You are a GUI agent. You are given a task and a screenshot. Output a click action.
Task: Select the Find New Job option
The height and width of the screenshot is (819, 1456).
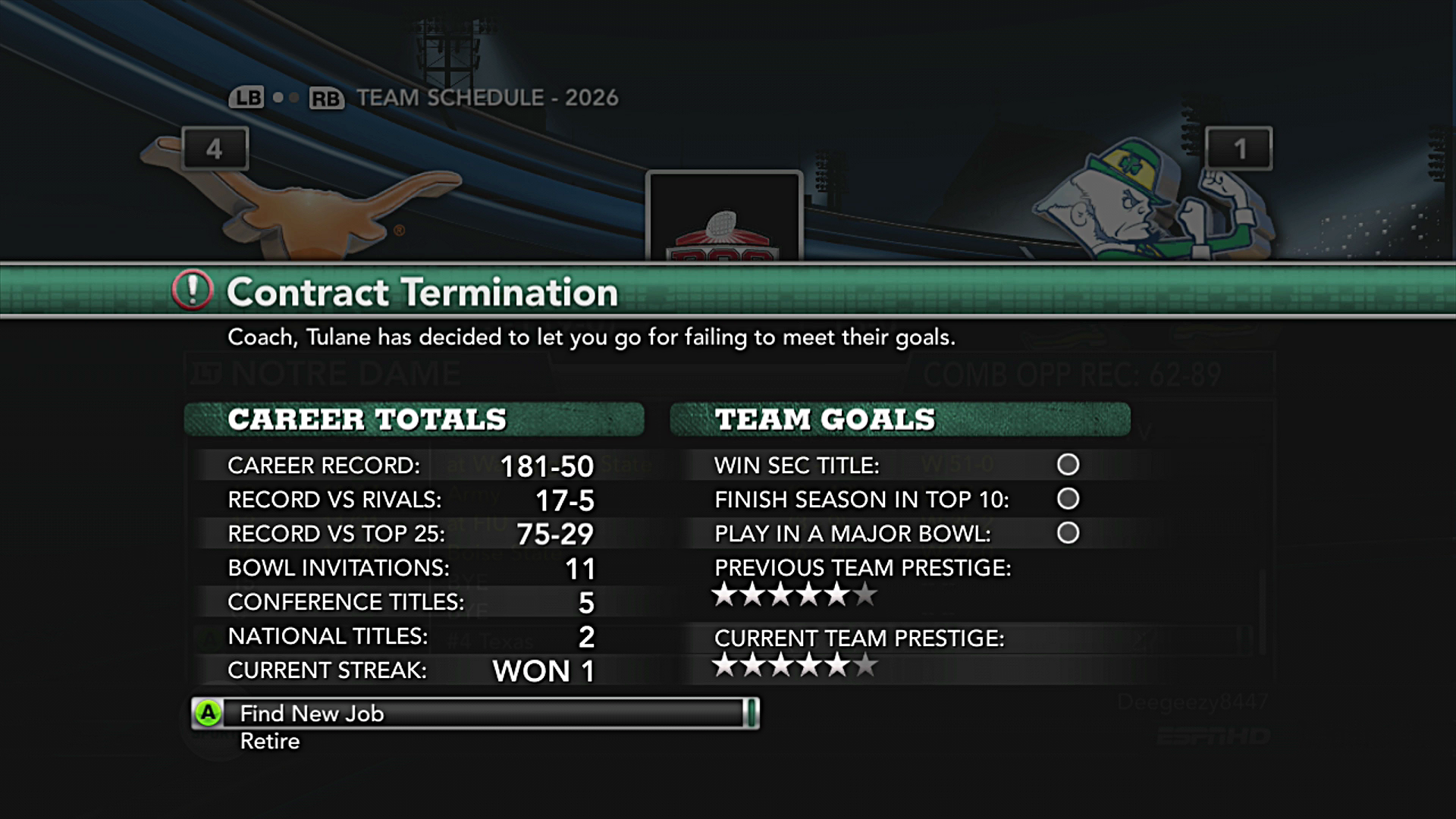[312, 714]
